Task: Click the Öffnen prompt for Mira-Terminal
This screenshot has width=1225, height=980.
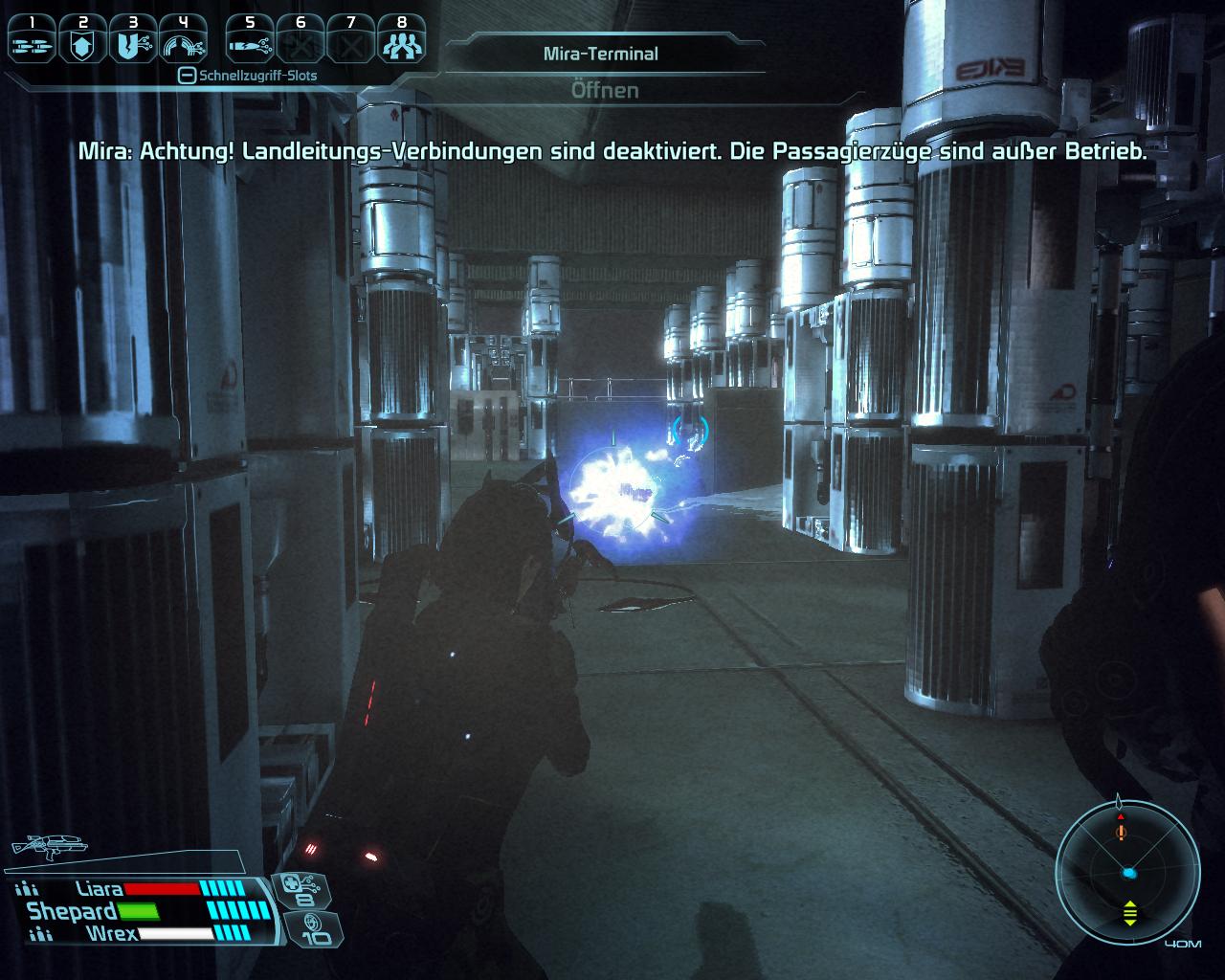Action: tap(605, 90)
